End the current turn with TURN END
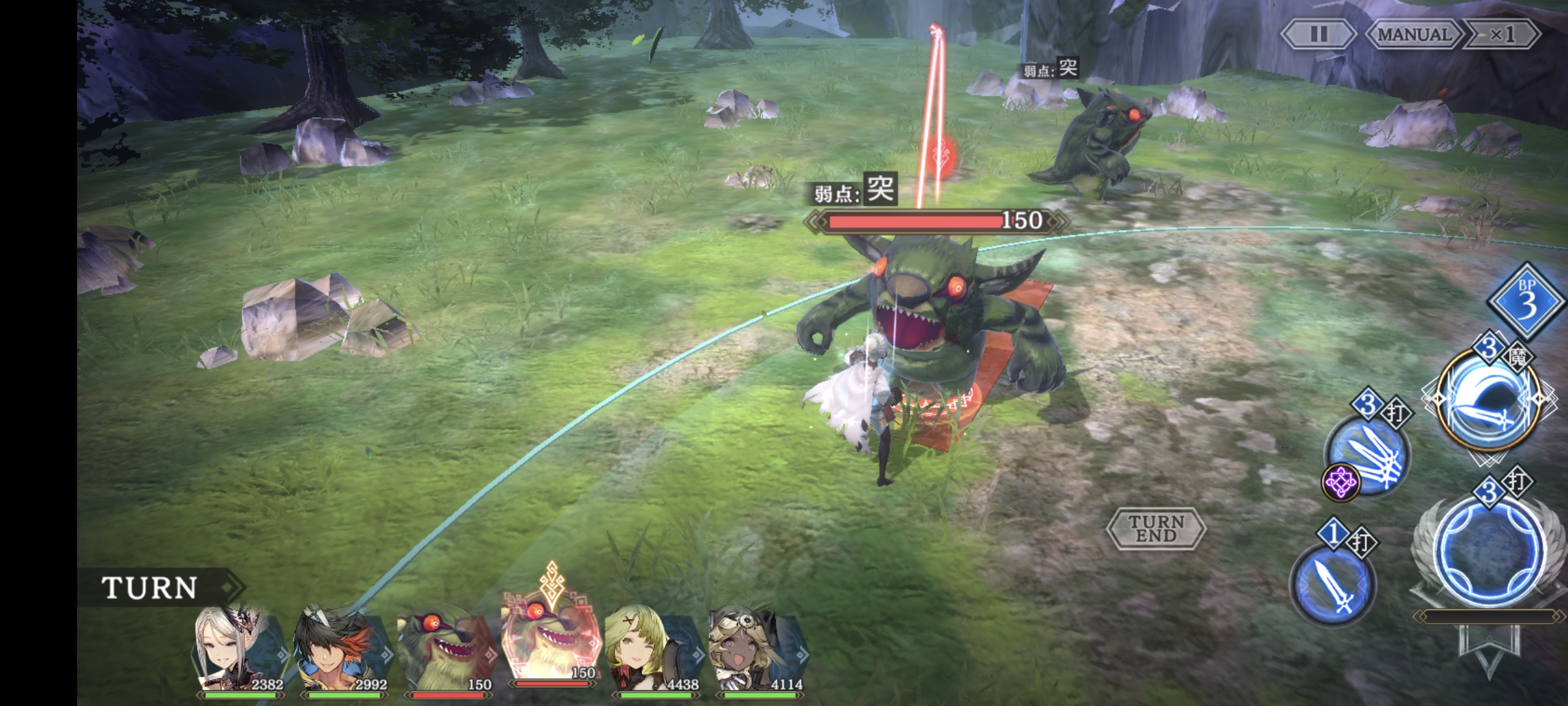 [1156, 528]
